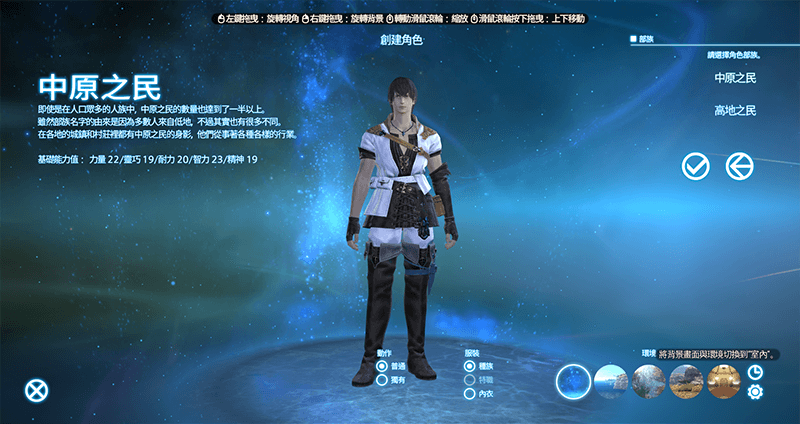Screen dimensions: 800x424
Task: Switch the outfit to 內衣
Action: pyautogui.click(x=470, y=393)
